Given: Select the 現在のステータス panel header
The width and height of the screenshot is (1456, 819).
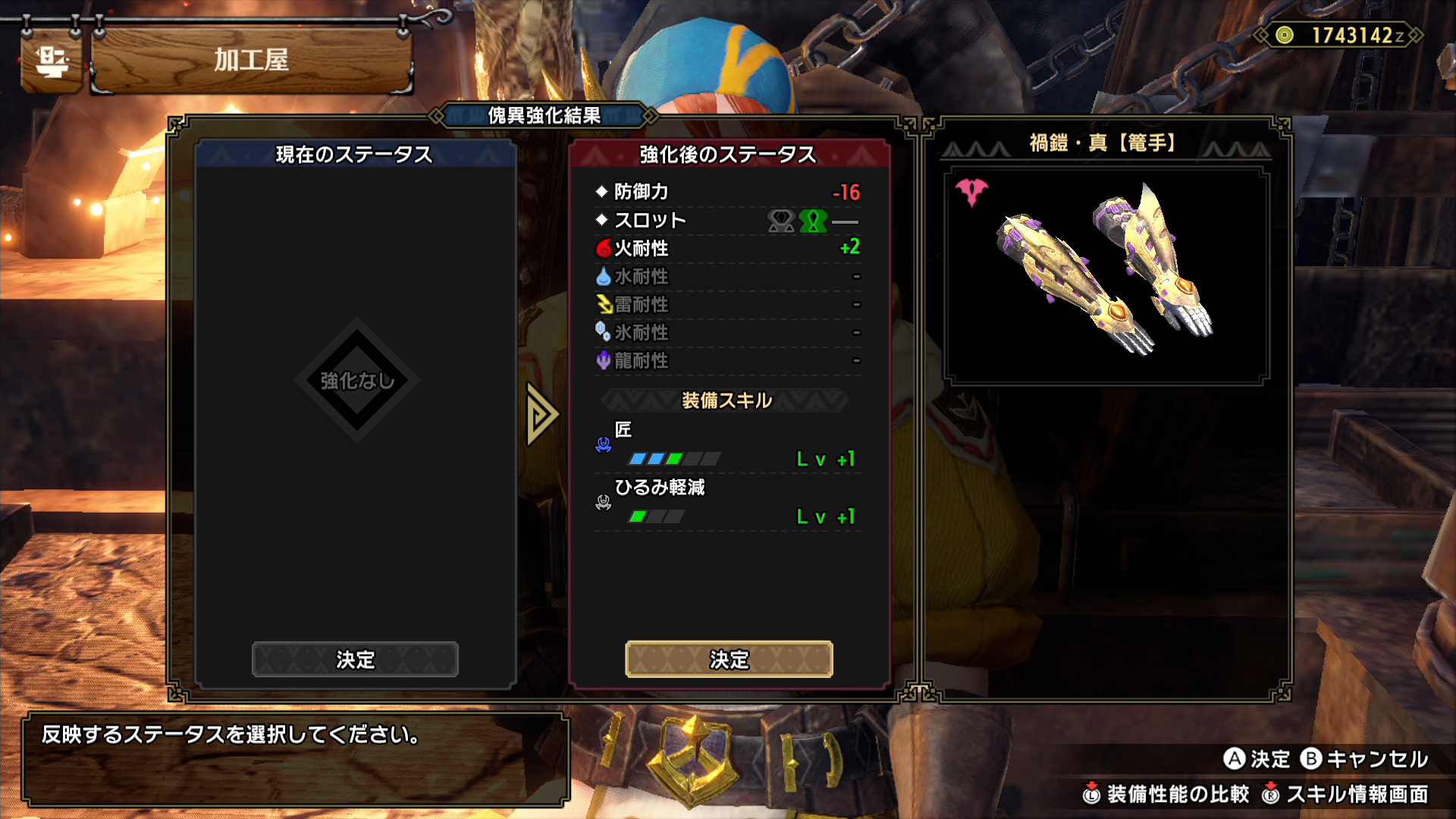Looking at the screenshot, I should (354, 155).
